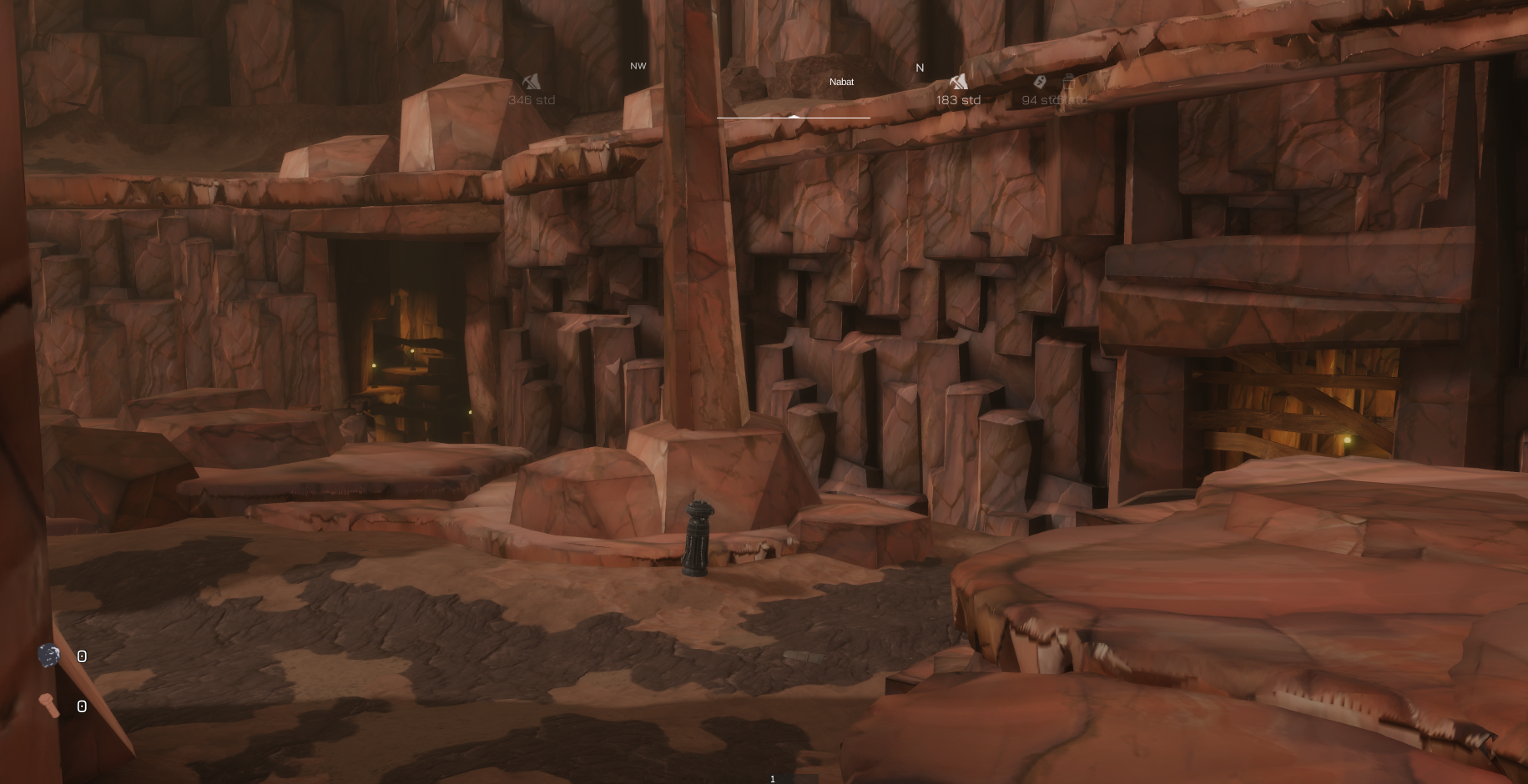Select the copper bolt resource icon

click(x=49, y=706)
